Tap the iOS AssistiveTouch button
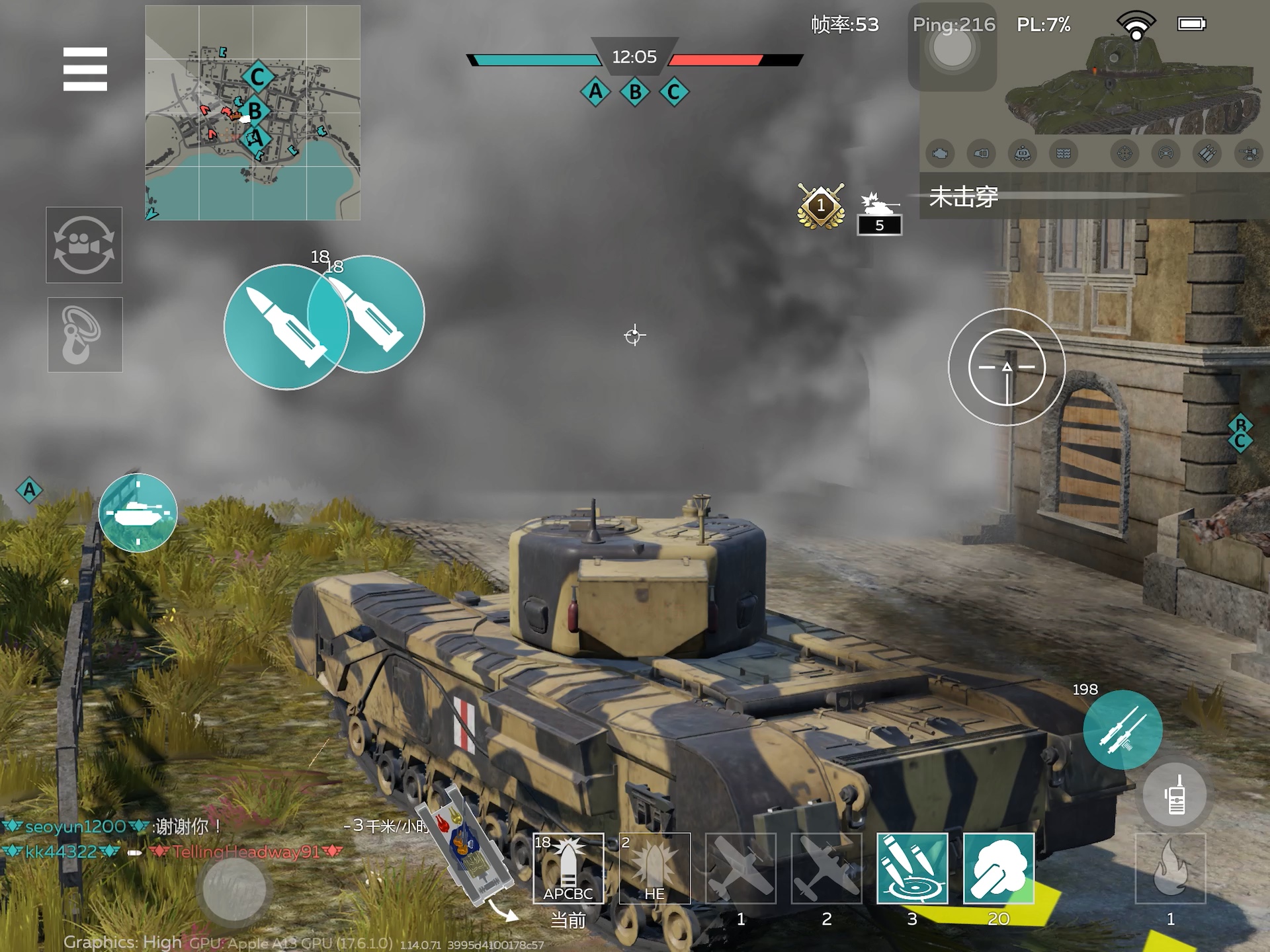The height and width of the screenshot is (952, 1270). [952, 48]
